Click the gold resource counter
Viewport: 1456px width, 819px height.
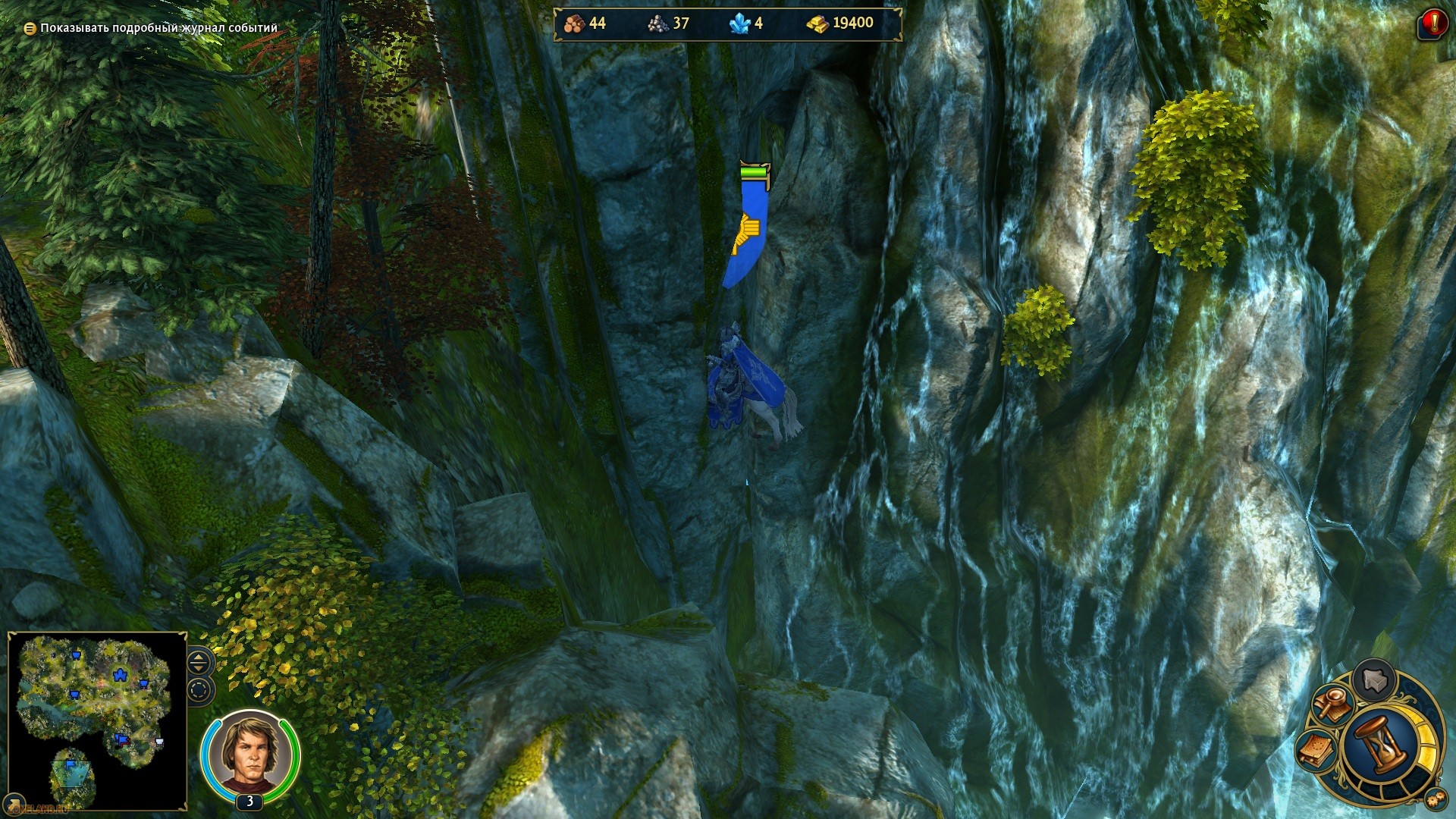click(x=840, y=24)
